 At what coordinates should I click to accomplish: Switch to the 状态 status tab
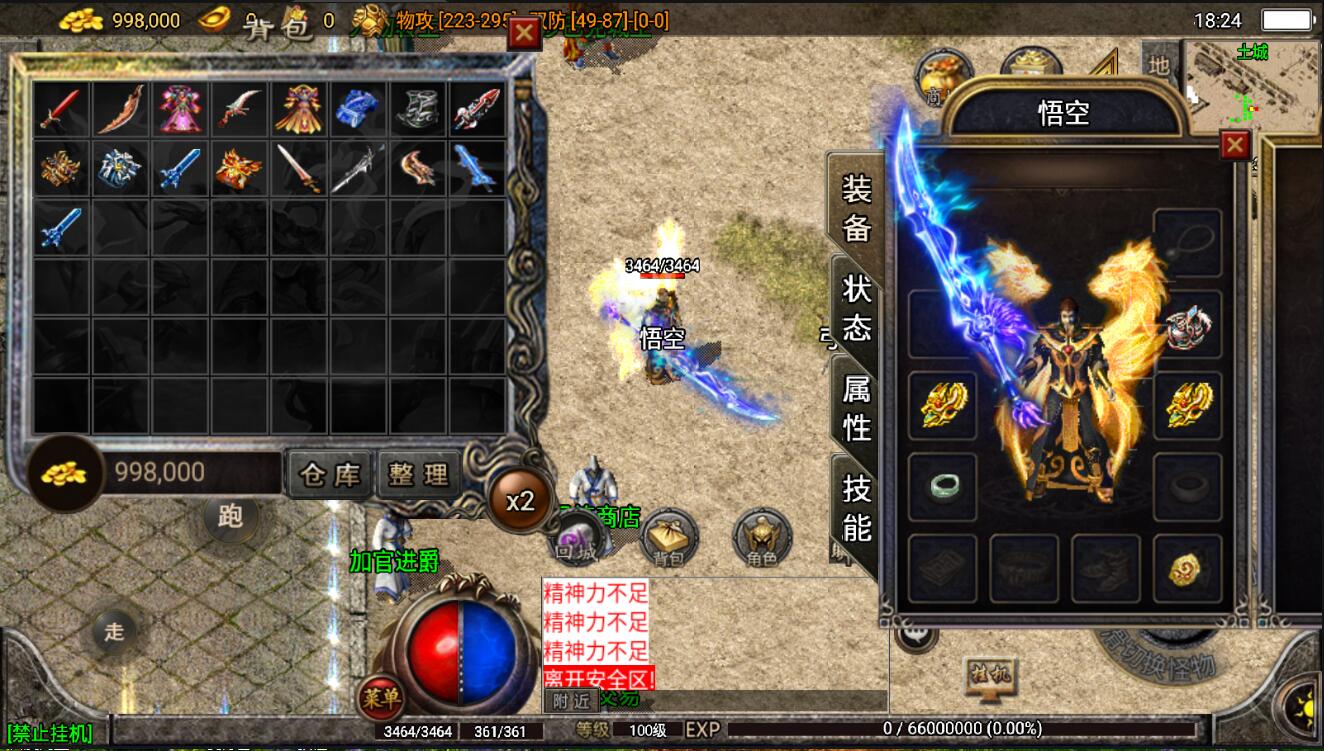click(856, 308)
